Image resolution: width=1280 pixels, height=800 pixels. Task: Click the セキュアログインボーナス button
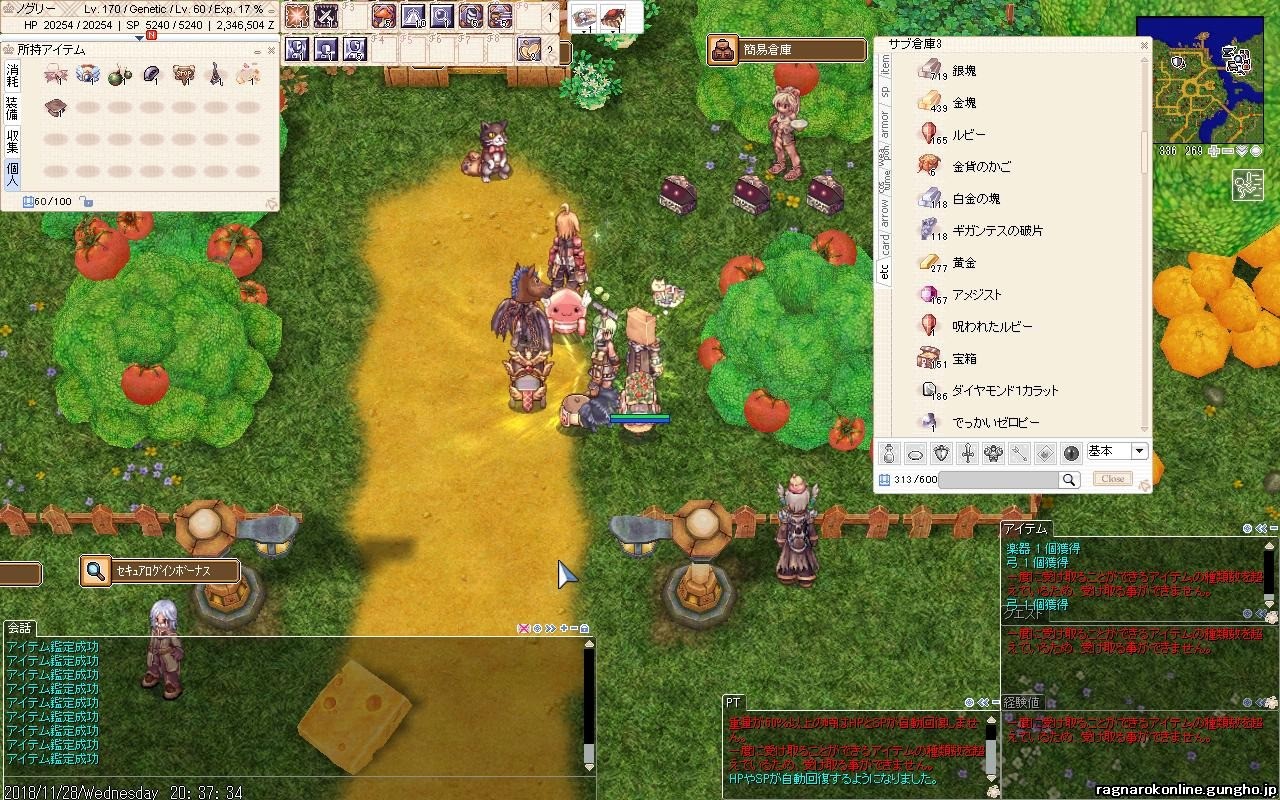(x=161, y=571)
